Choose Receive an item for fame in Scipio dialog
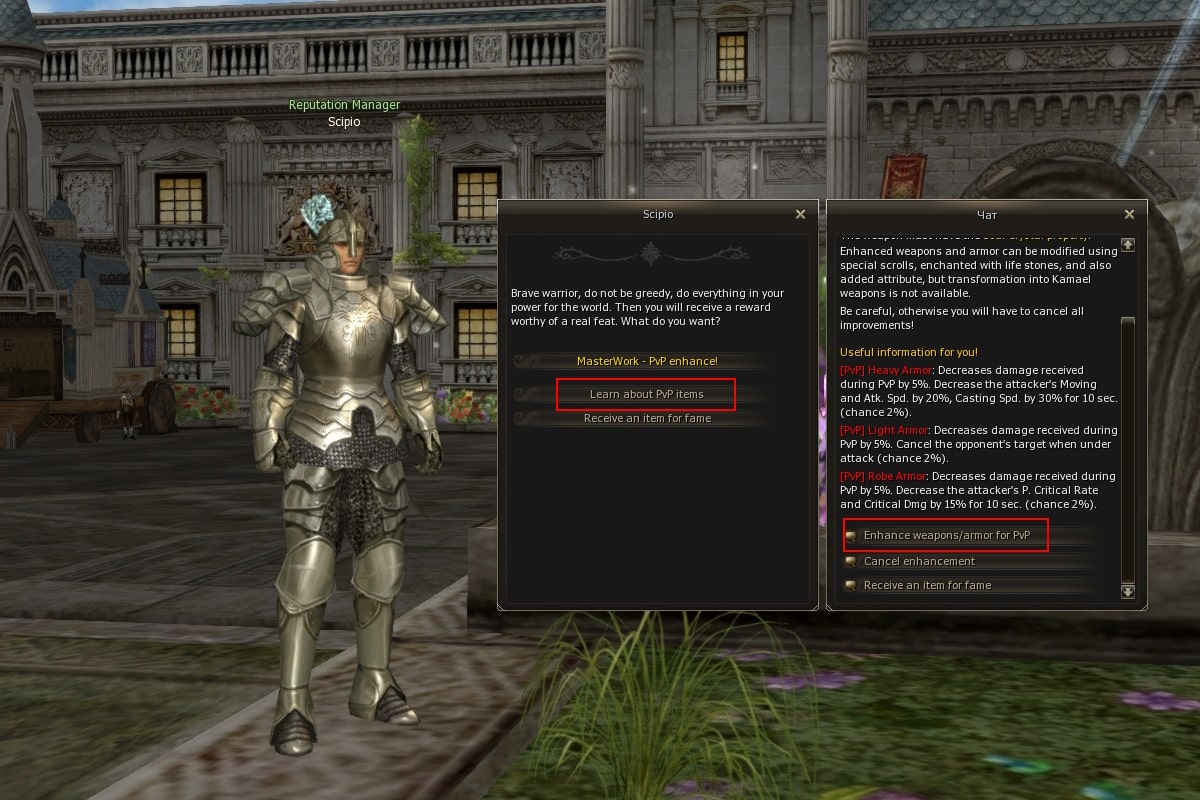1200x800 pixels. coord(647,418)
